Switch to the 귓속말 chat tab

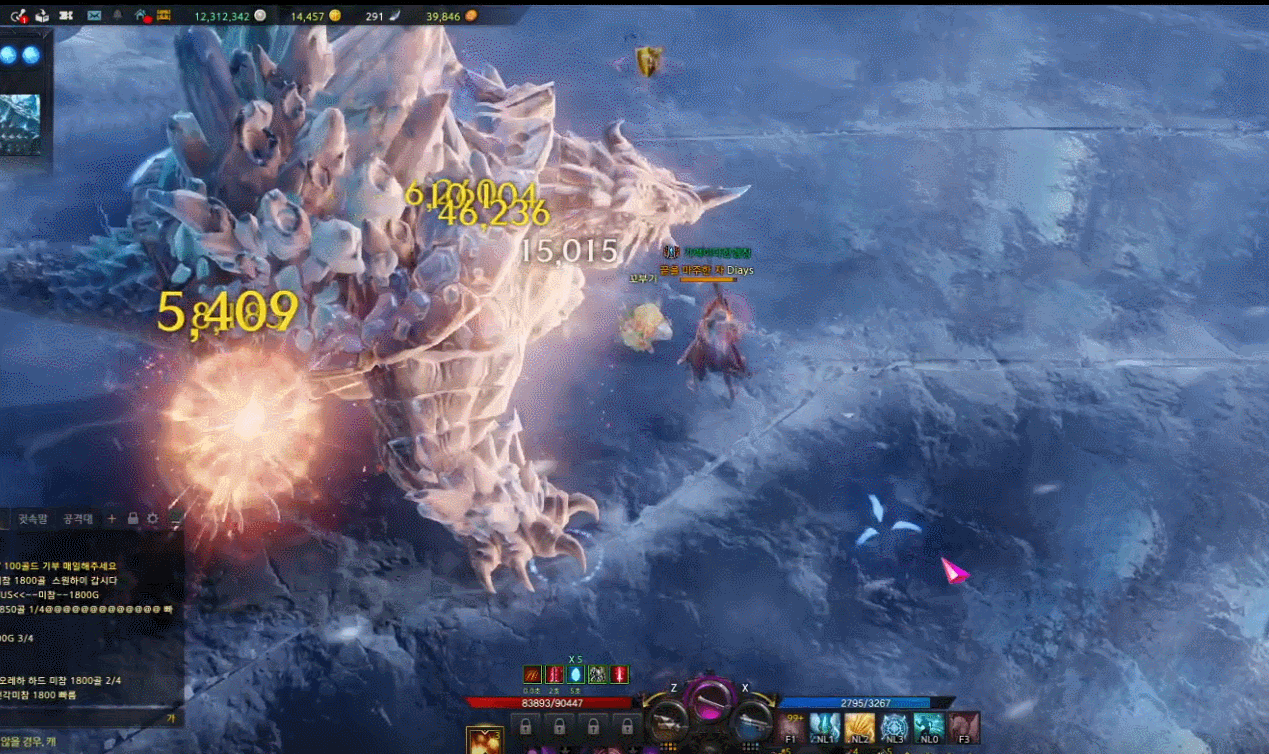[x=35, y=519]
